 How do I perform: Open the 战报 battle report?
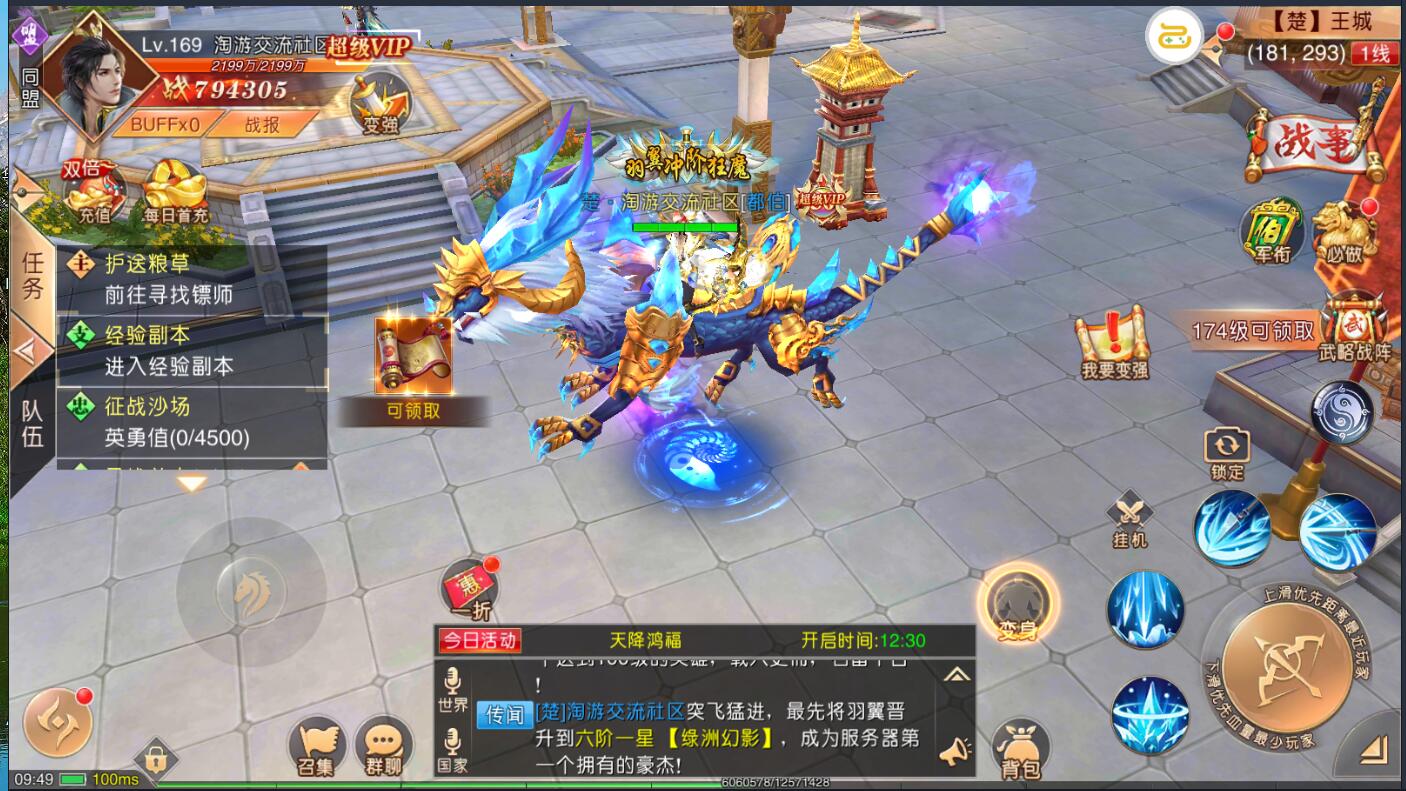click(x=262, y=124)
